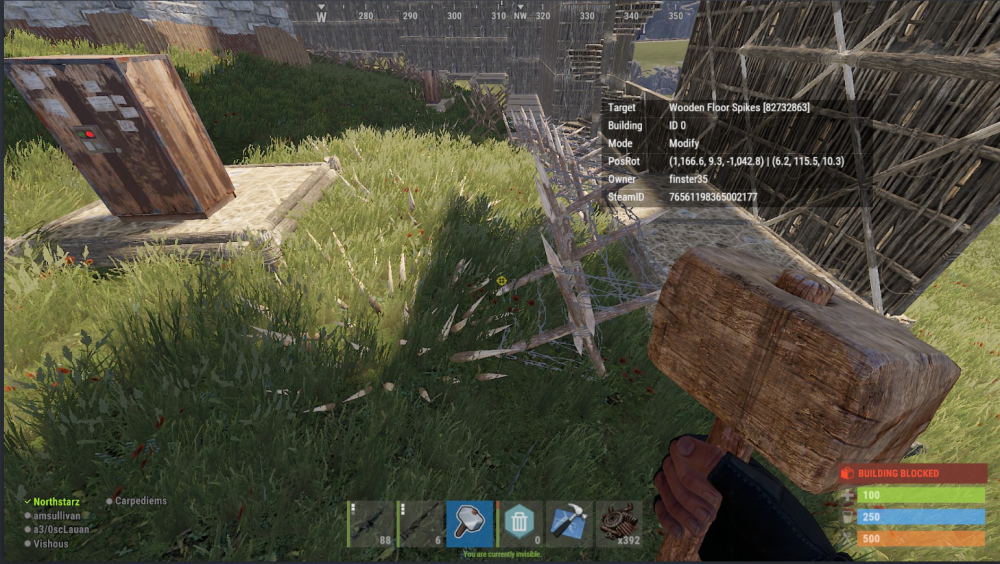Select the trash can remover slot
Viewport: 1000px width, 564px height.
[519, 524]
